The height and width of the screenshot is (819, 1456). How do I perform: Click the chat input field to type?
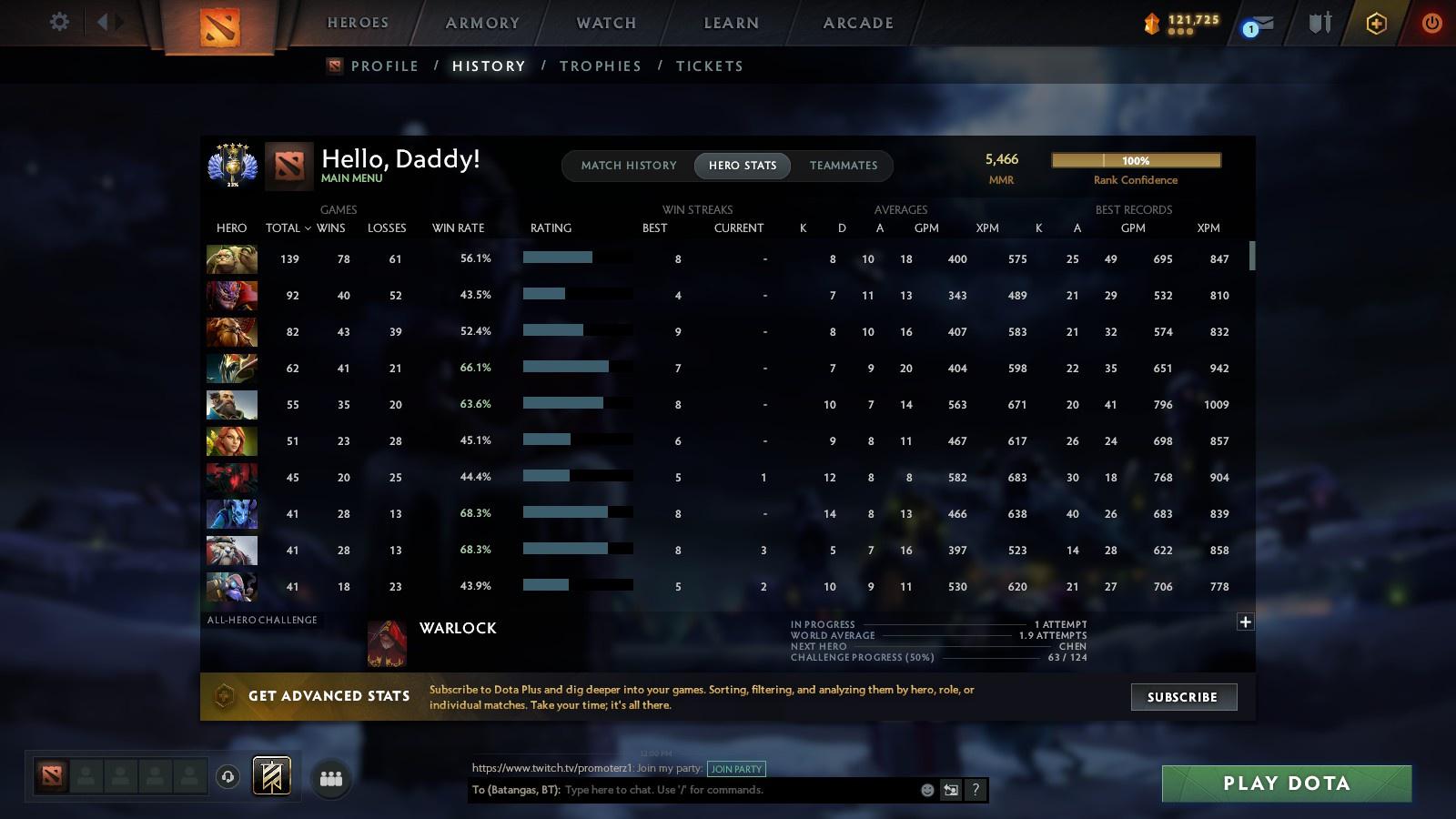(728, 790)
